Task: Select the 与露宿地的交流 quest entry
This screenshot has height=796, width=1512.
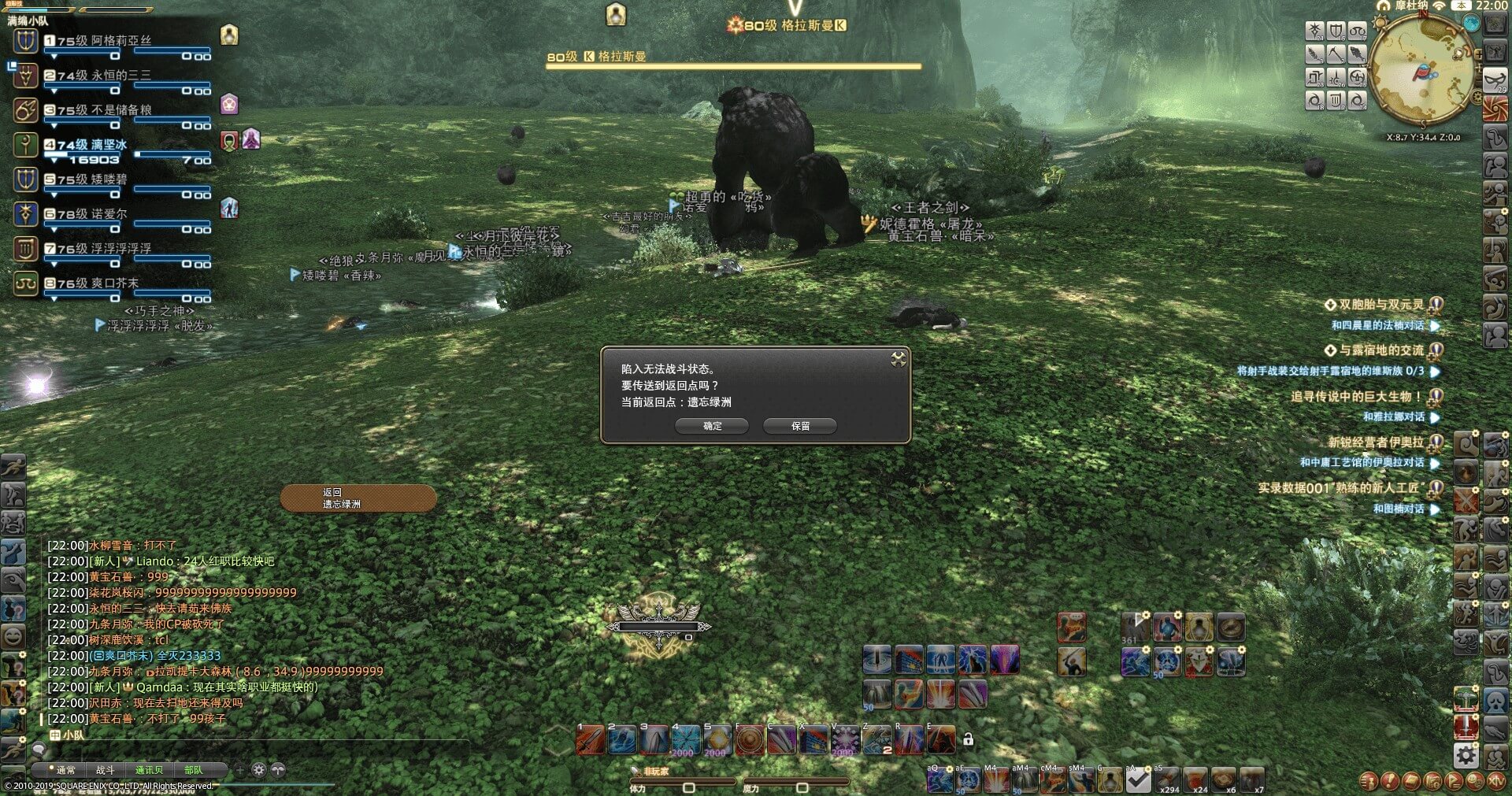Action: pos(1380,350)
